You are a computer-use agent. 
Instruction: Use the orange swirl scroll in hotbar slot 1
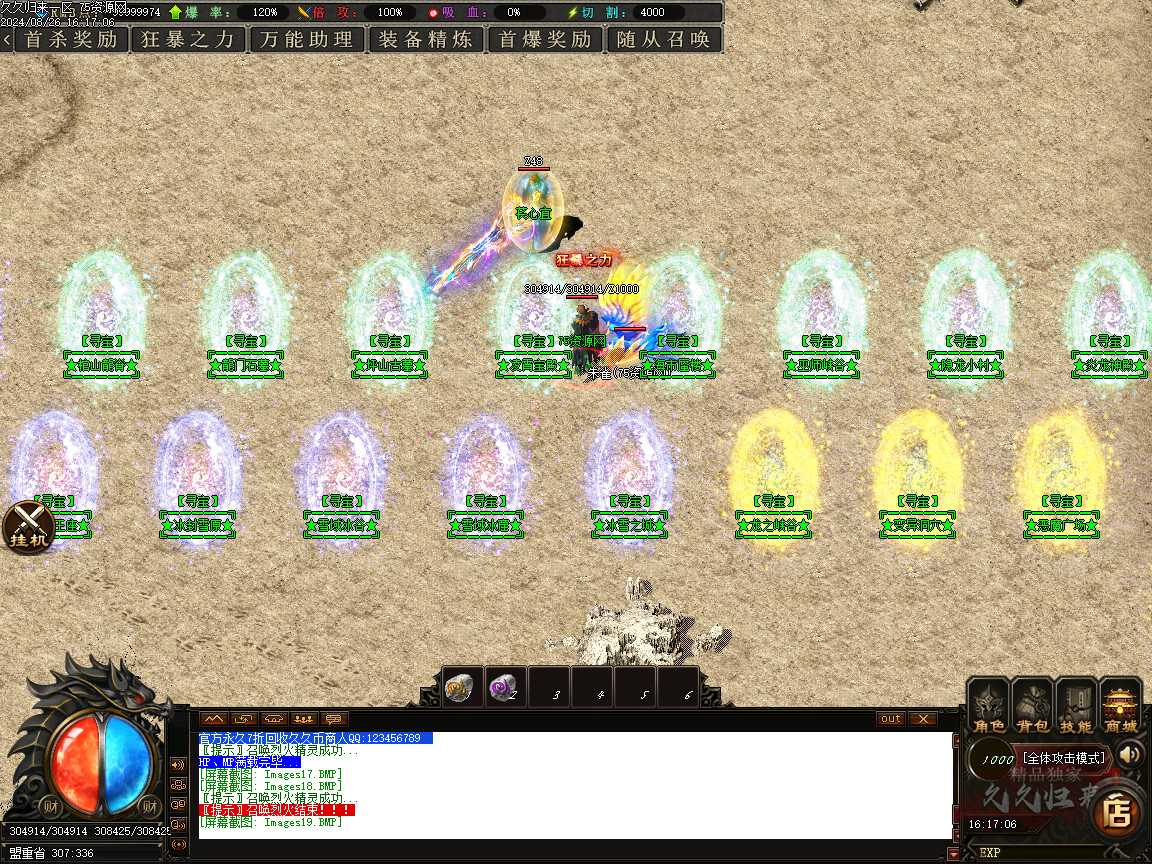[x=459, y=687]
